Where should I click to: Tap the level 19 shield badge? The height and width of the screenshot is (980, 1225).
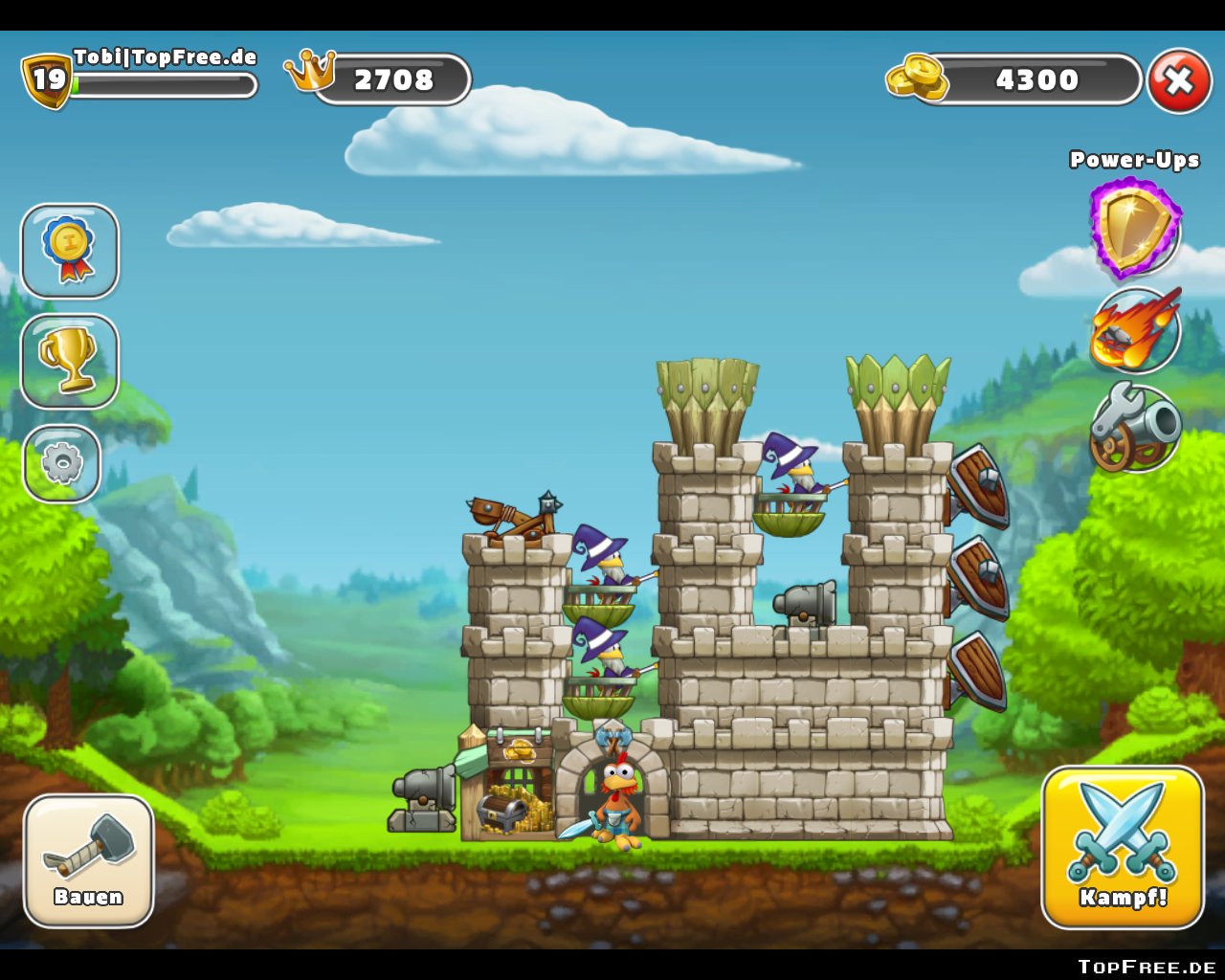point(47,79)
